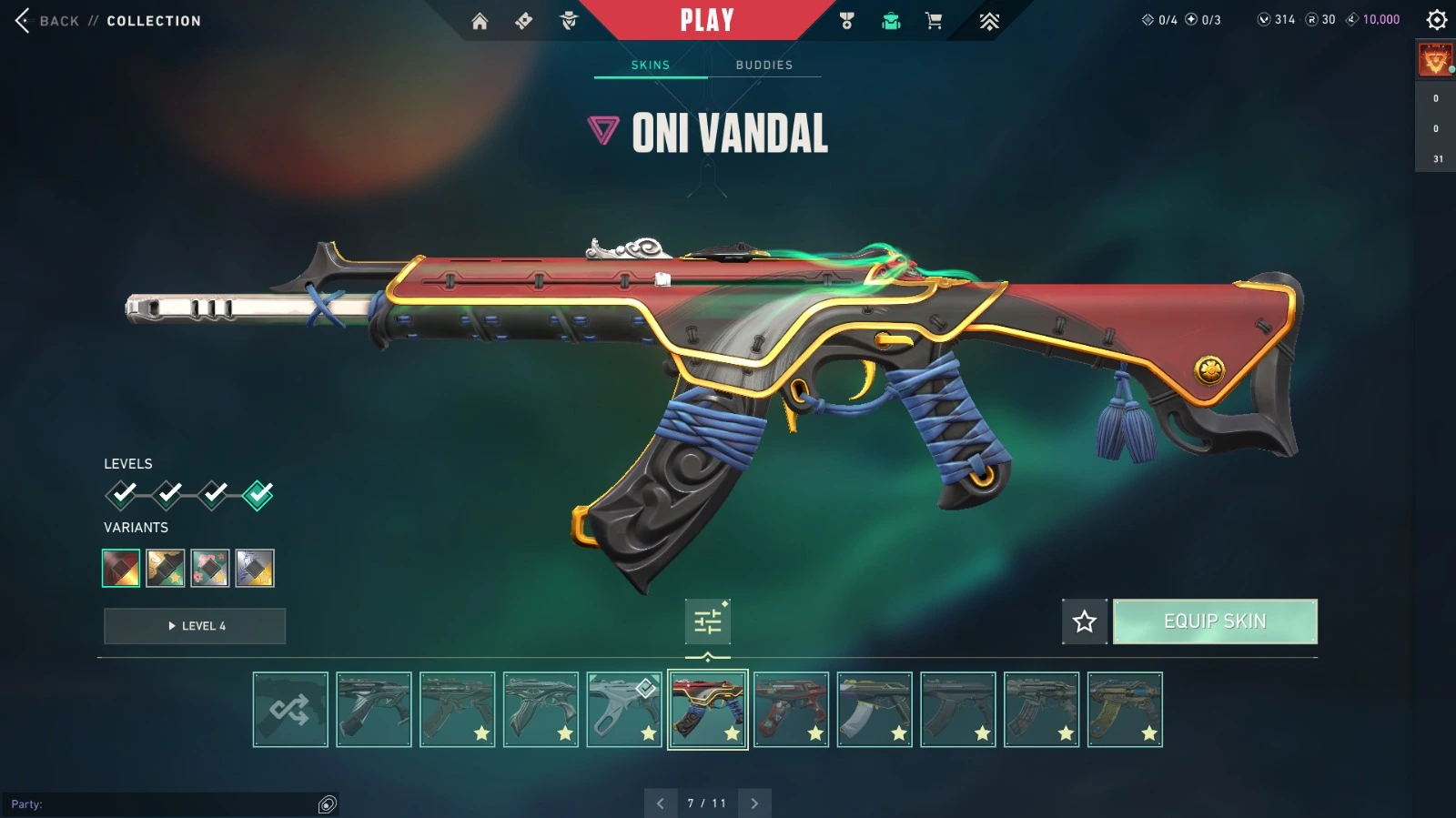Click the big PLAY button
Screen dimensions: 1456x818
pos(707,20)
